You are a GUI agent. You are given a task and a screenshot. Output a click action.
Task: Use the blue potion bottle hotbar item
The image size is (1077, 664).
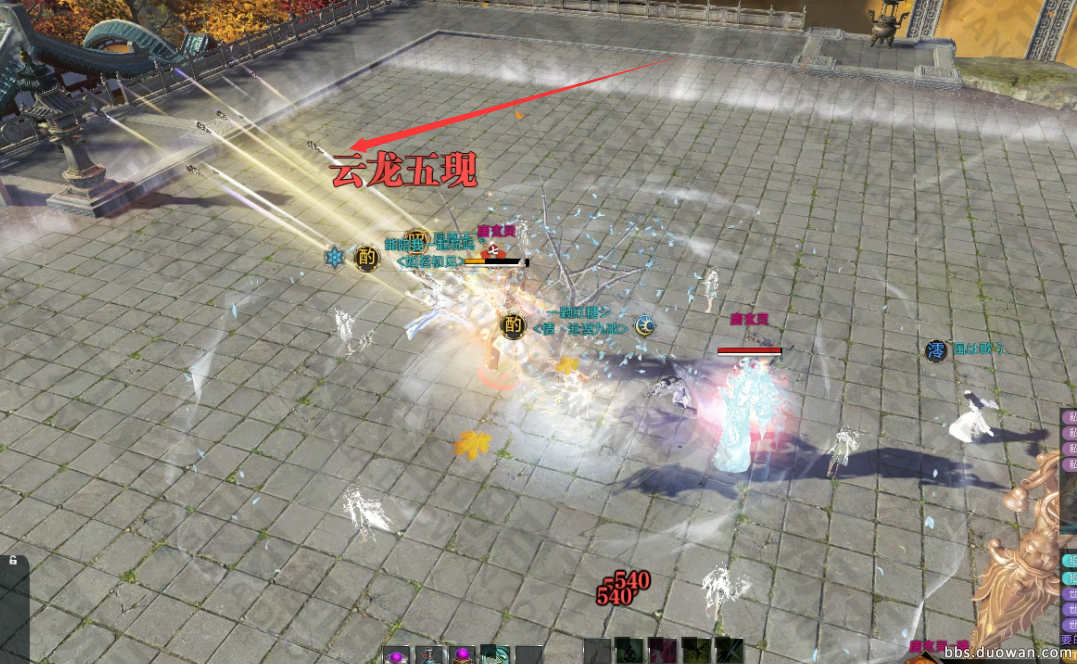tap(429, 656)
